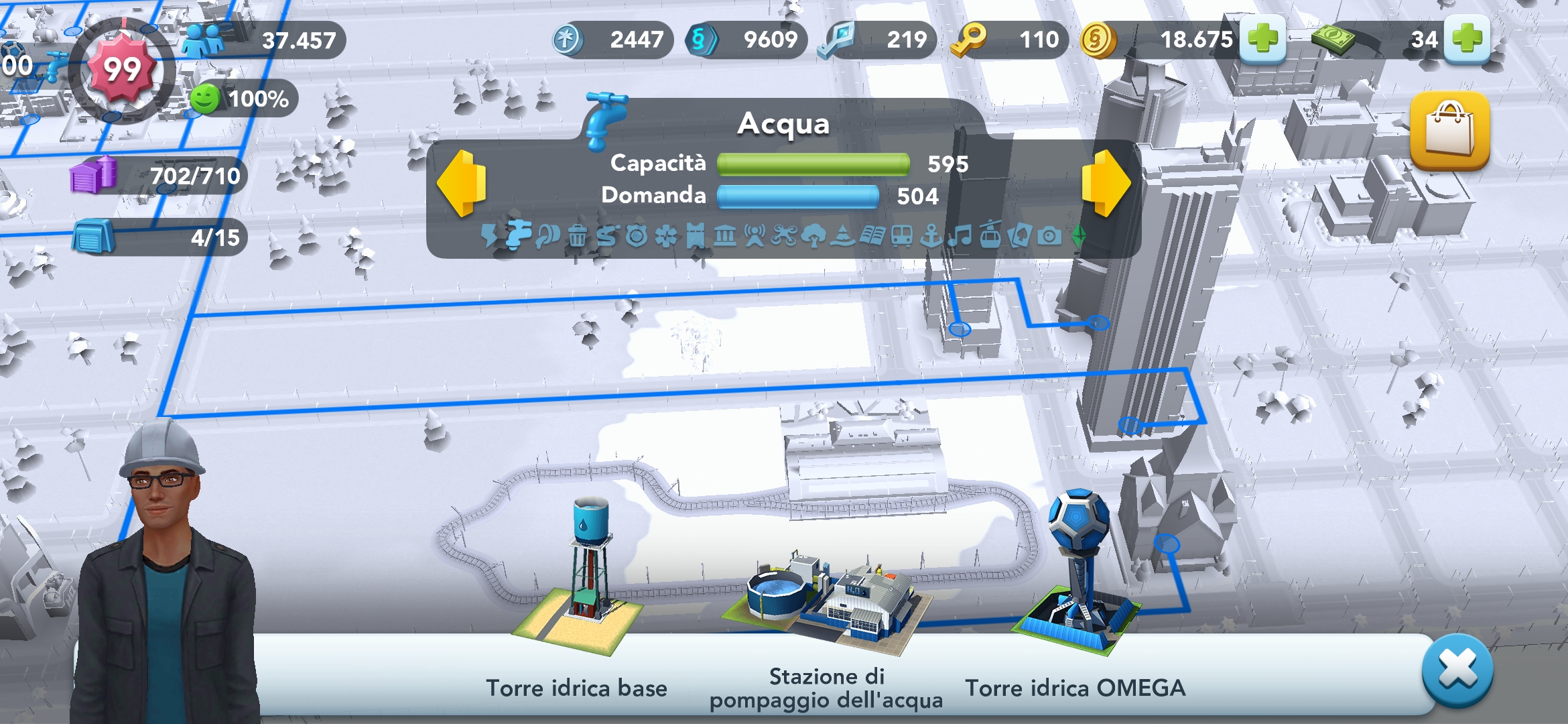Switch to the trash can waste category

click(x=577, y=236)
